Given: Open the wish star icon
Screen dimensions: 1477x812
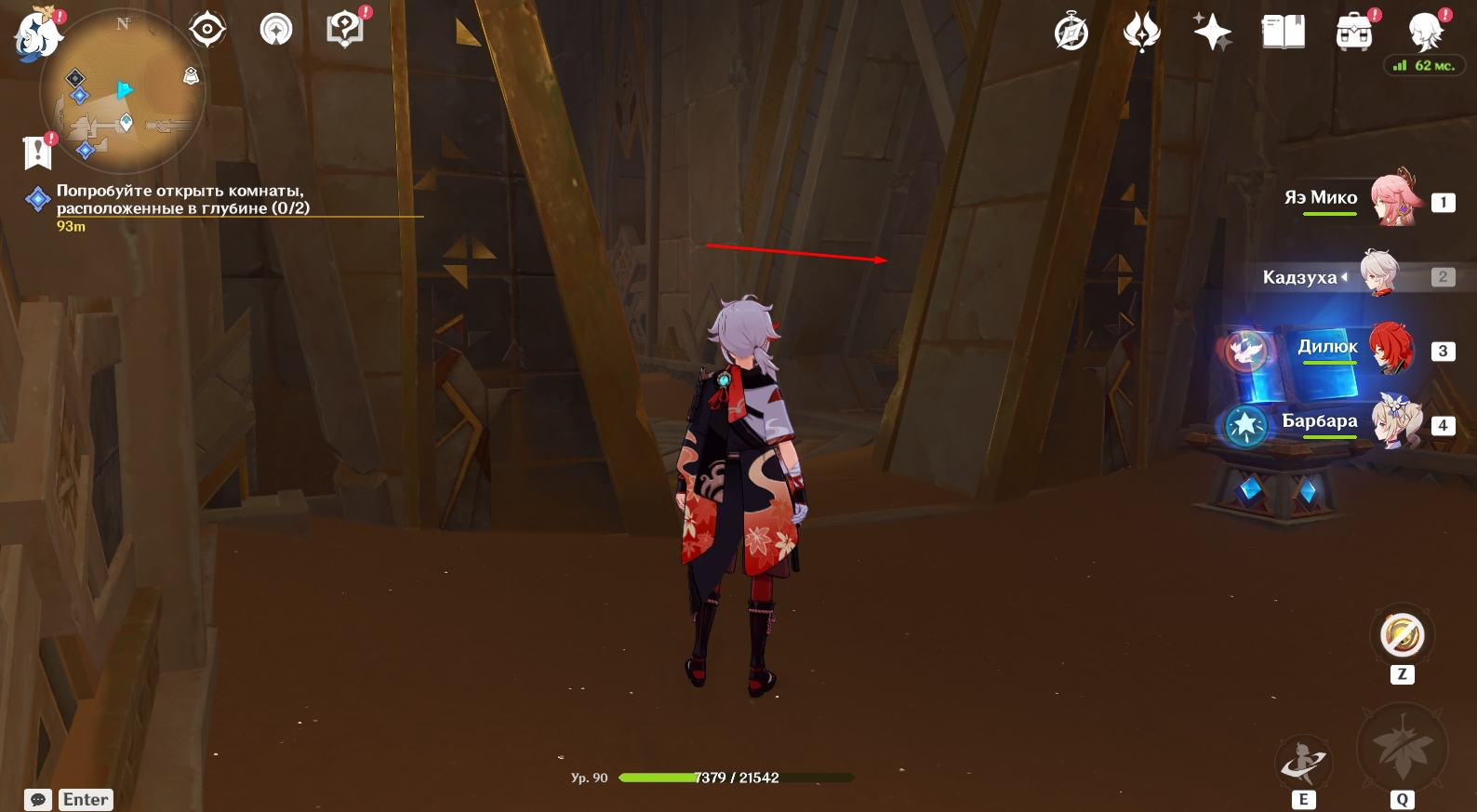Looking at the screenshot, I should [x=1213, y=33].
